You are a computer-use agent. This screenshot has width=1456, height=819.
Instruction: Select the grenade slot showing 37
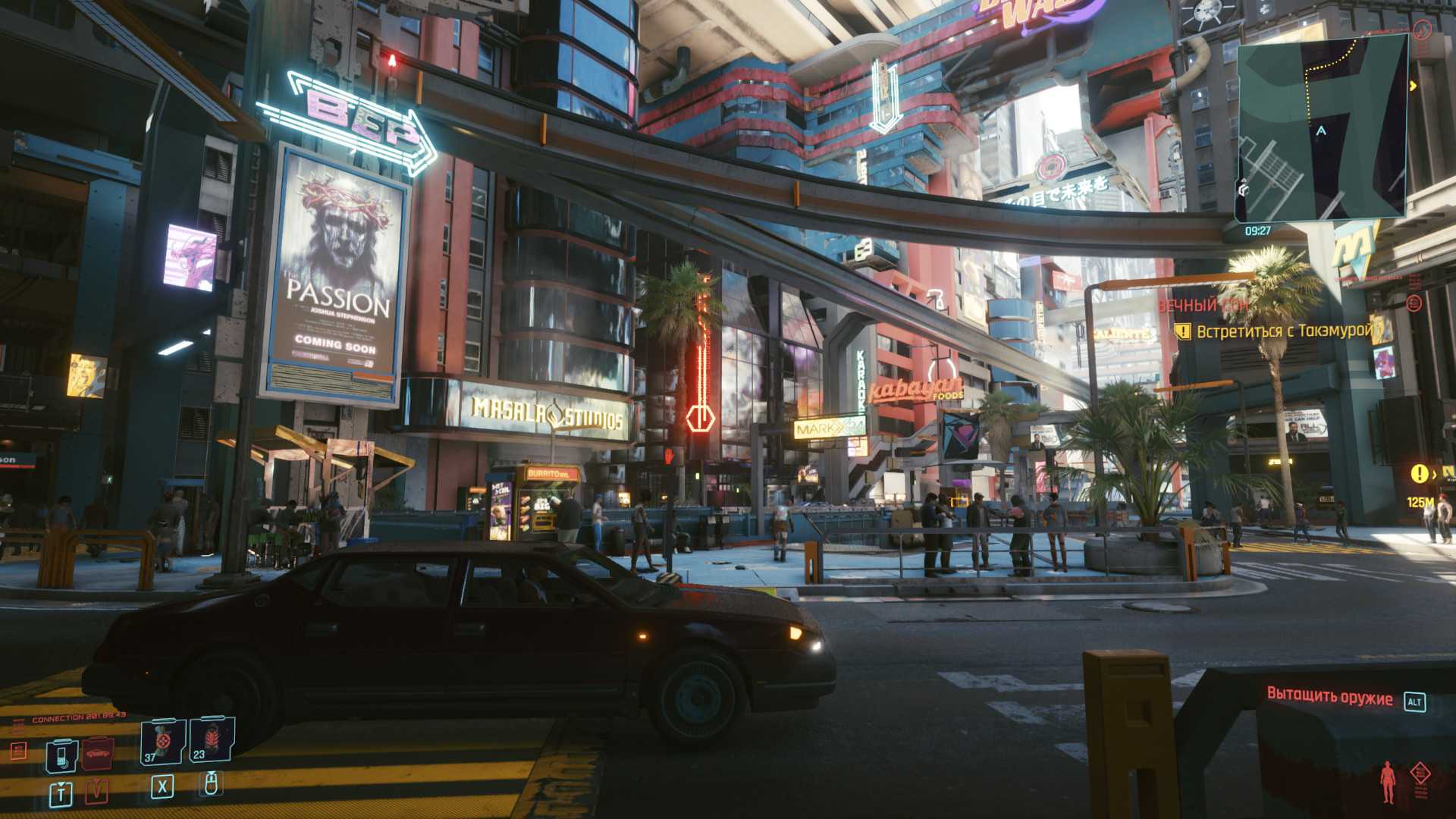point(163,742)
